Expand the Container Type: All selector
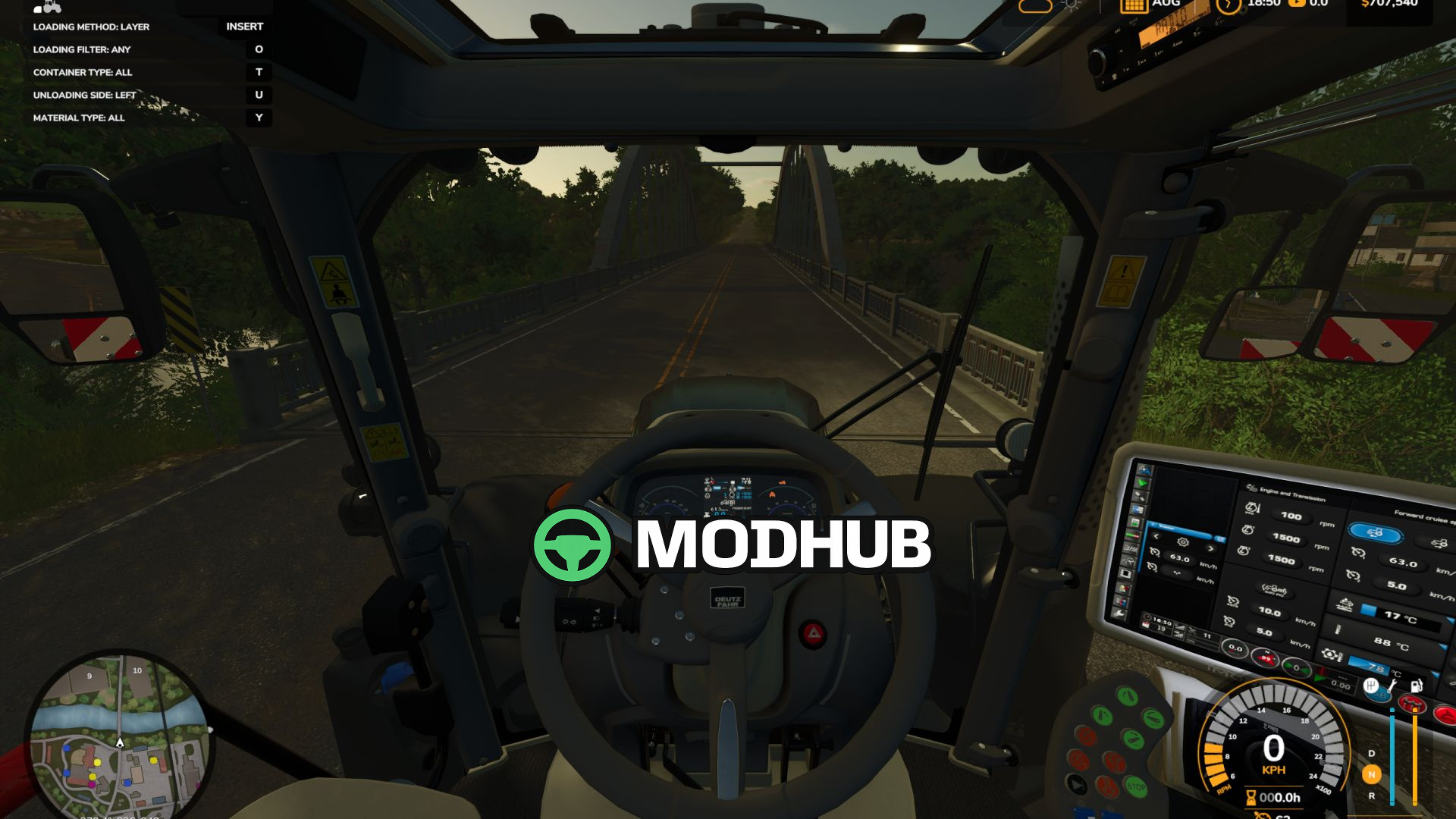Screen dimensions: 1456x819 tap(82, 72)
